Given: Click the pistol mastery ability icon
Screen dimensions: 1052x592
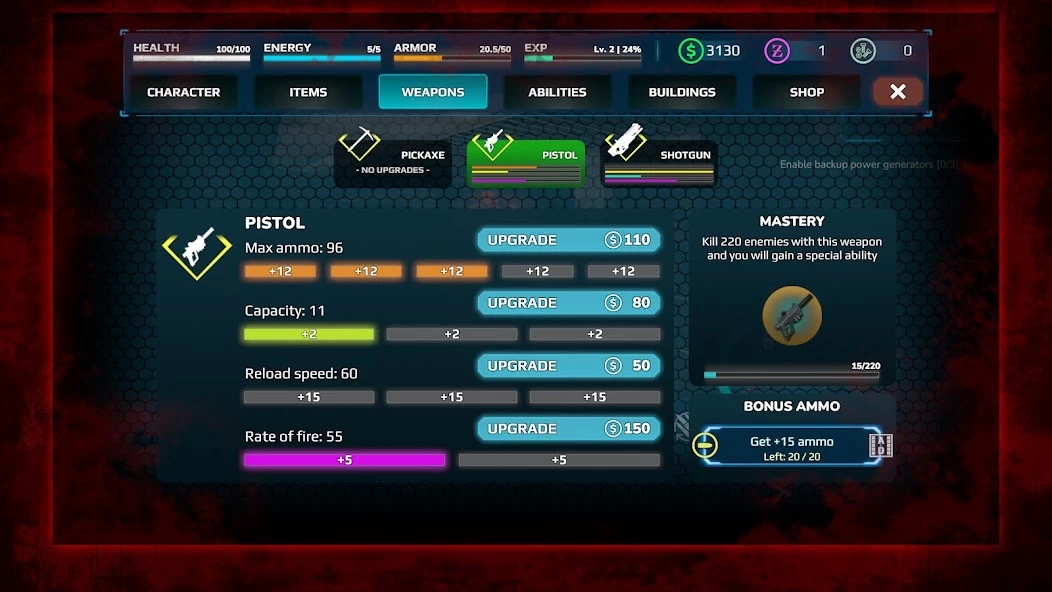Looking at the screenshot, I should click(x=792, y=316).
